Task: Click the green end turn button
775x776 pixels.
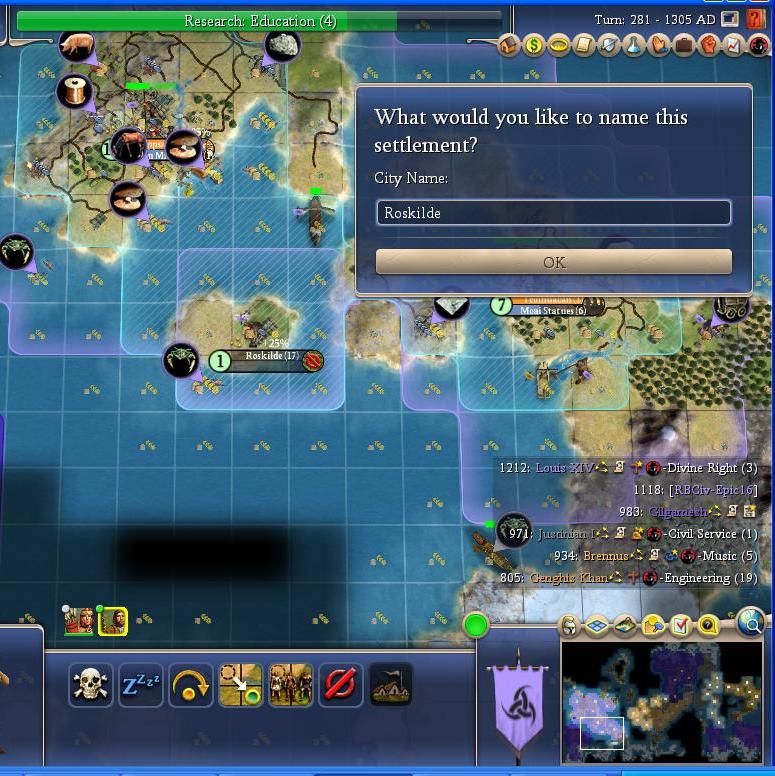Action: click(x=476, y=627)
